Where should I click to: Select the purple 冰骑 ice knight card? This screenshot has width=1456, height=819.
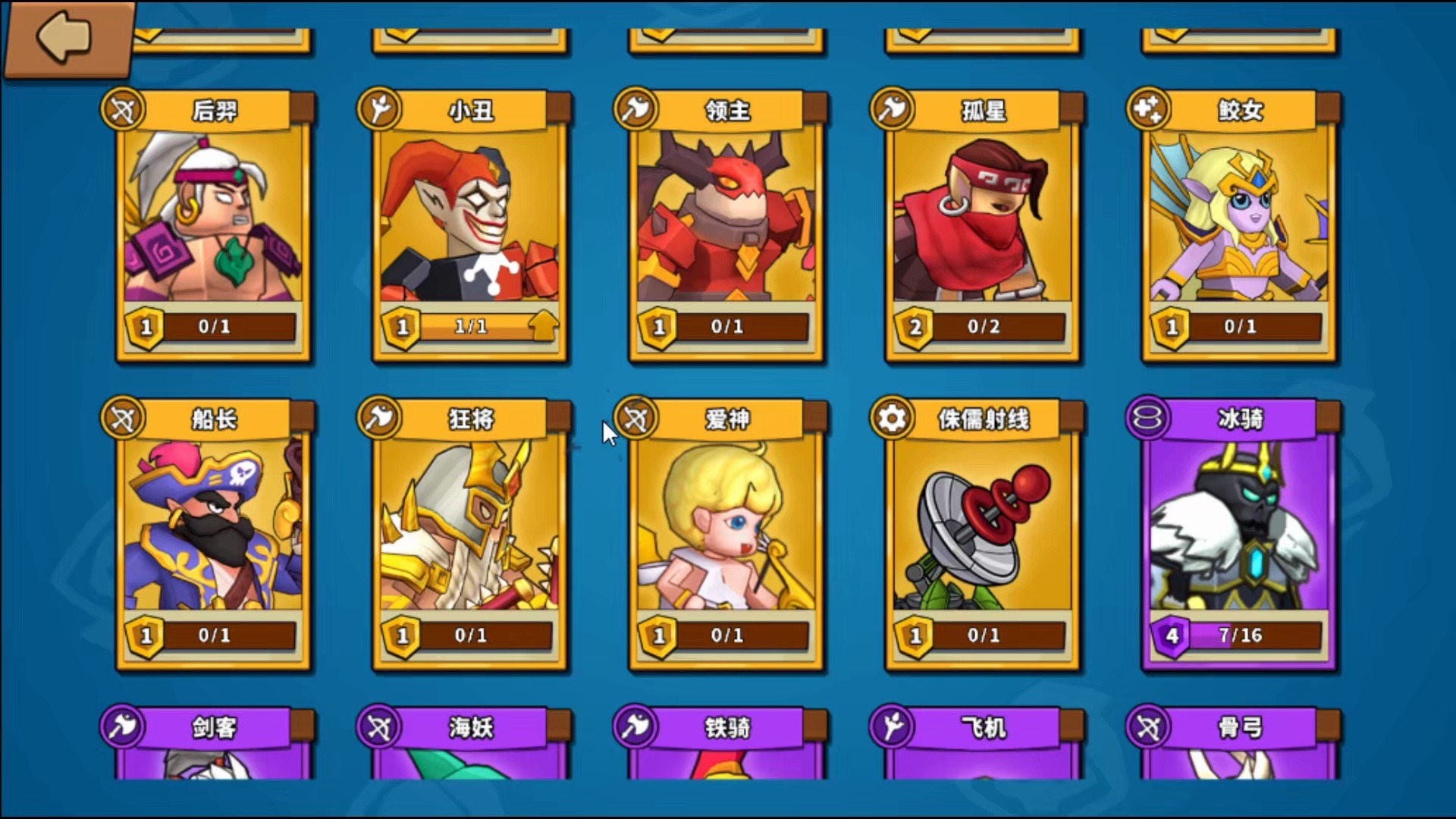[x=1238, y=535]
